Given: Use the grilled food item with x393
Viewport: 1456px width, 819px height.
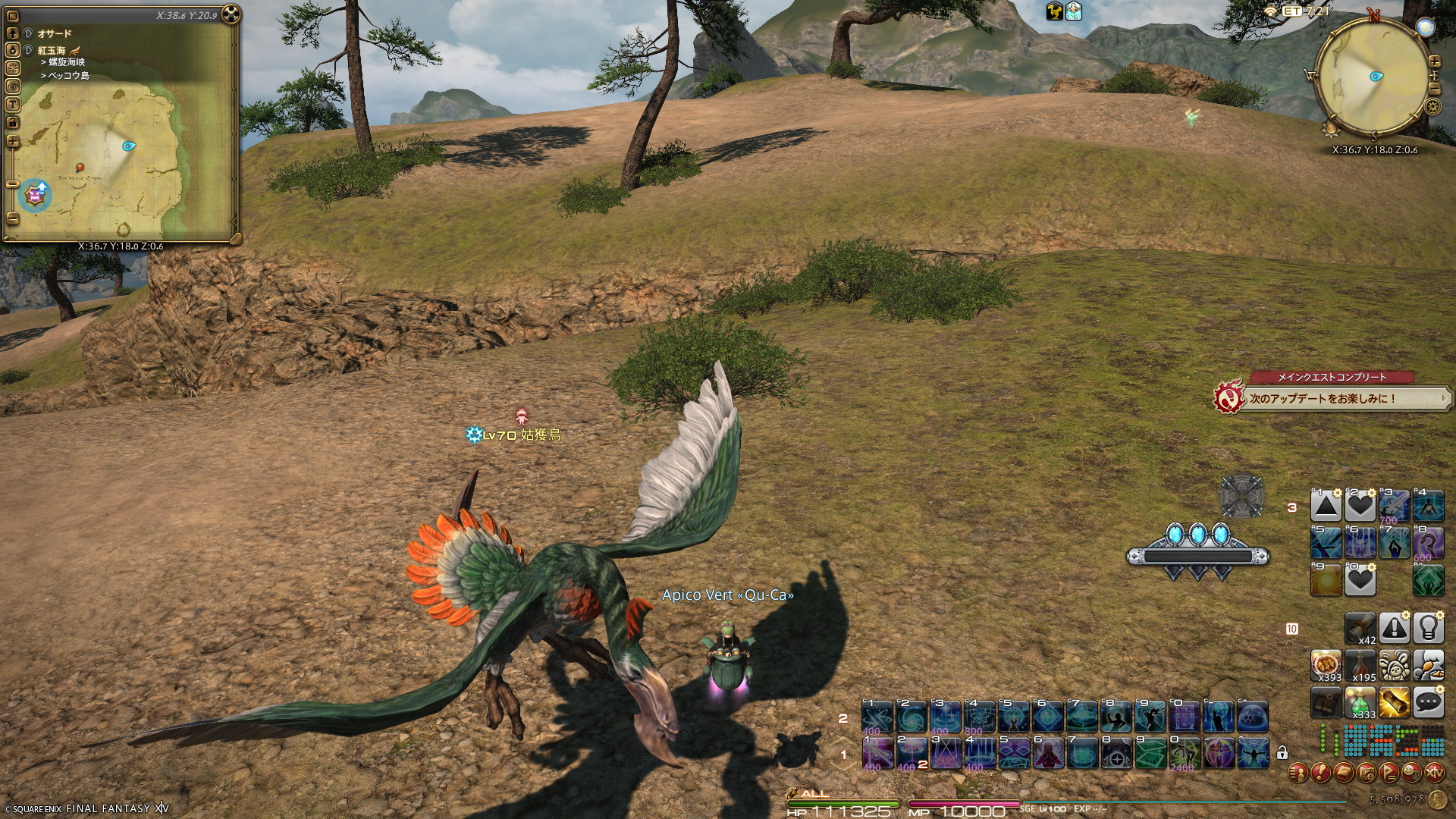Looking at the screenshot, I should pyautogui.click(x=1326, y=665).
